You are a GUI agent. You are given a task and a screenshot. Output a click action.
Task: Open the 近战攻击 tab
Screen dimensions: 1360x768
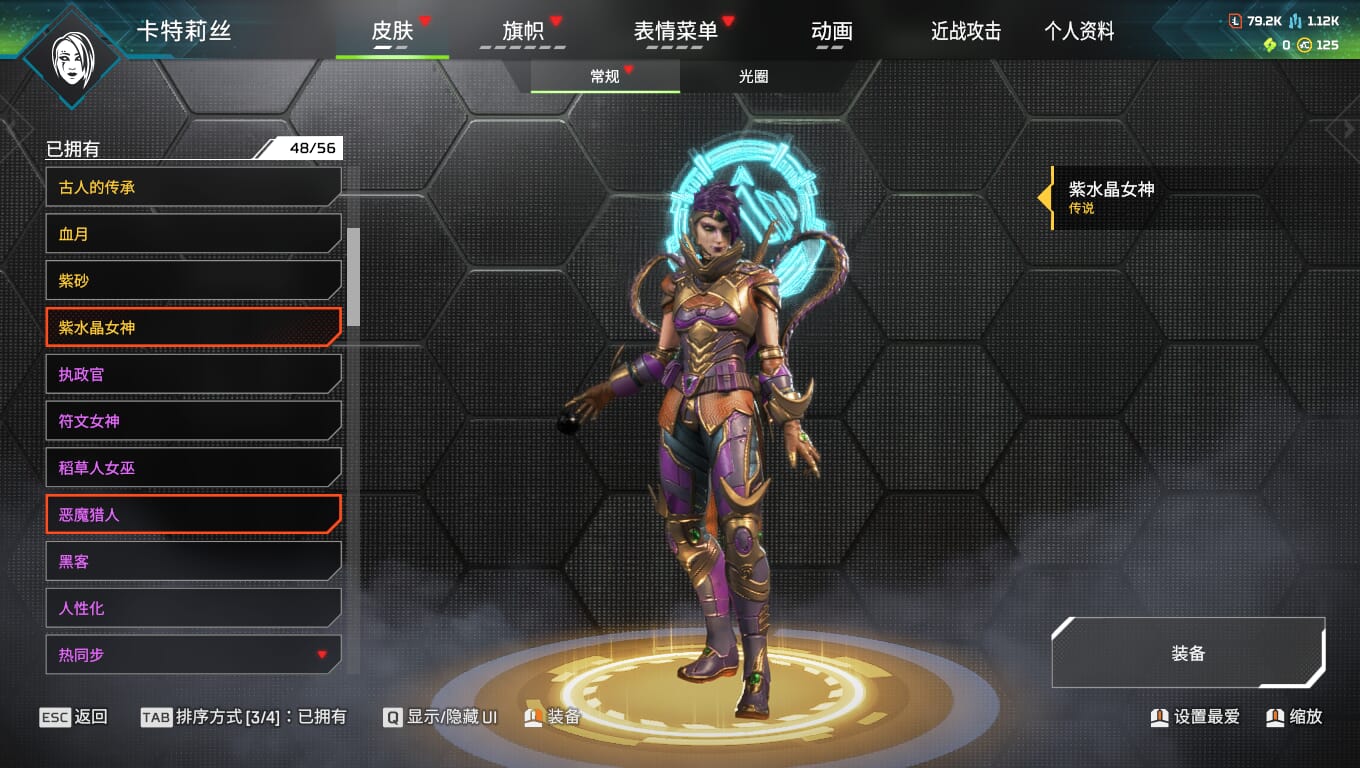coord(966,31)
